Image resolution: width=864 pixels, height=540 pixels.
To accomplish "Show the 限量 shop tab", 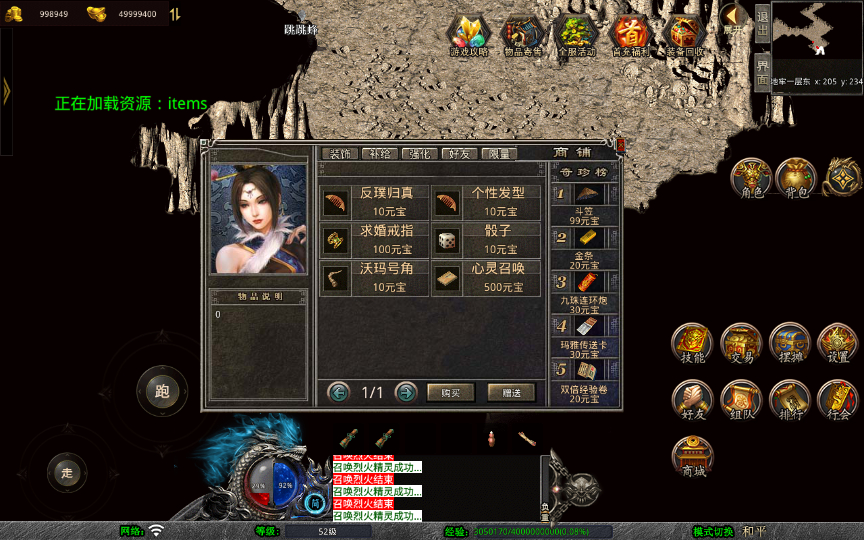I will click(x=498, y=154).
